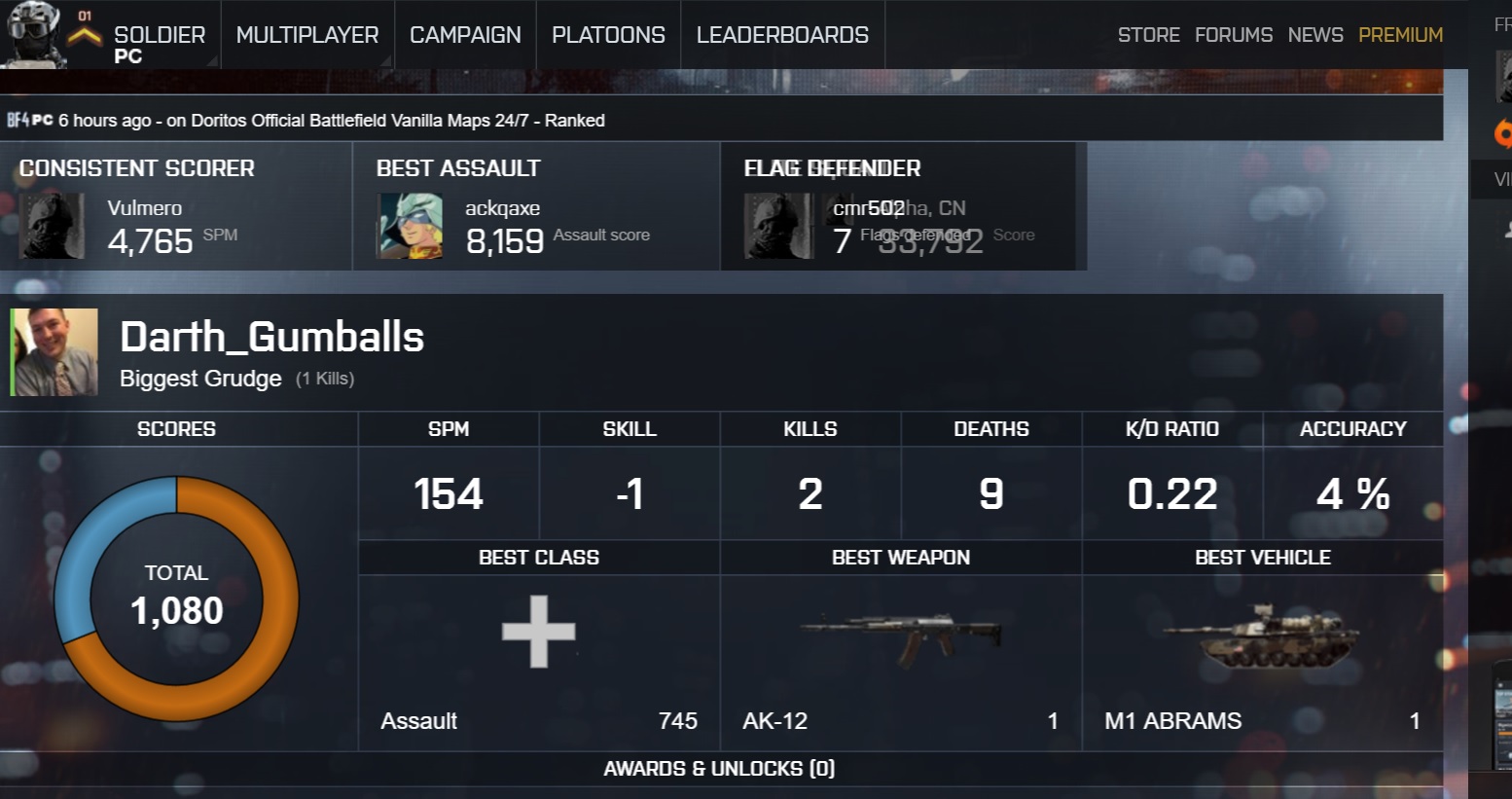Select the AK-12 best weapon image

click(900, 636)
